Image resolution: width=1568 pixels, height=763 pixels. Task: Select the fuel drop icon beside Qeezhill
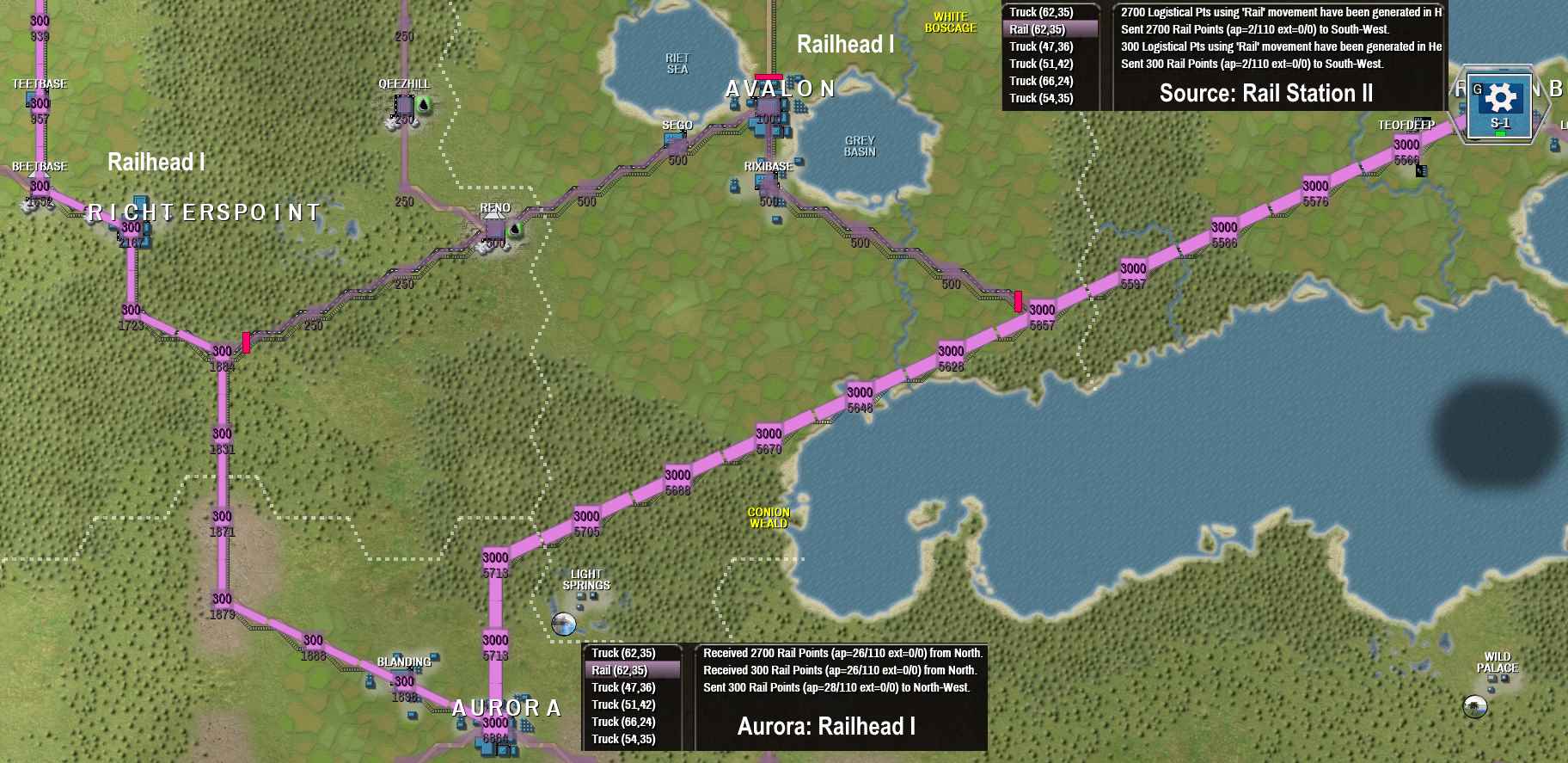423,105
